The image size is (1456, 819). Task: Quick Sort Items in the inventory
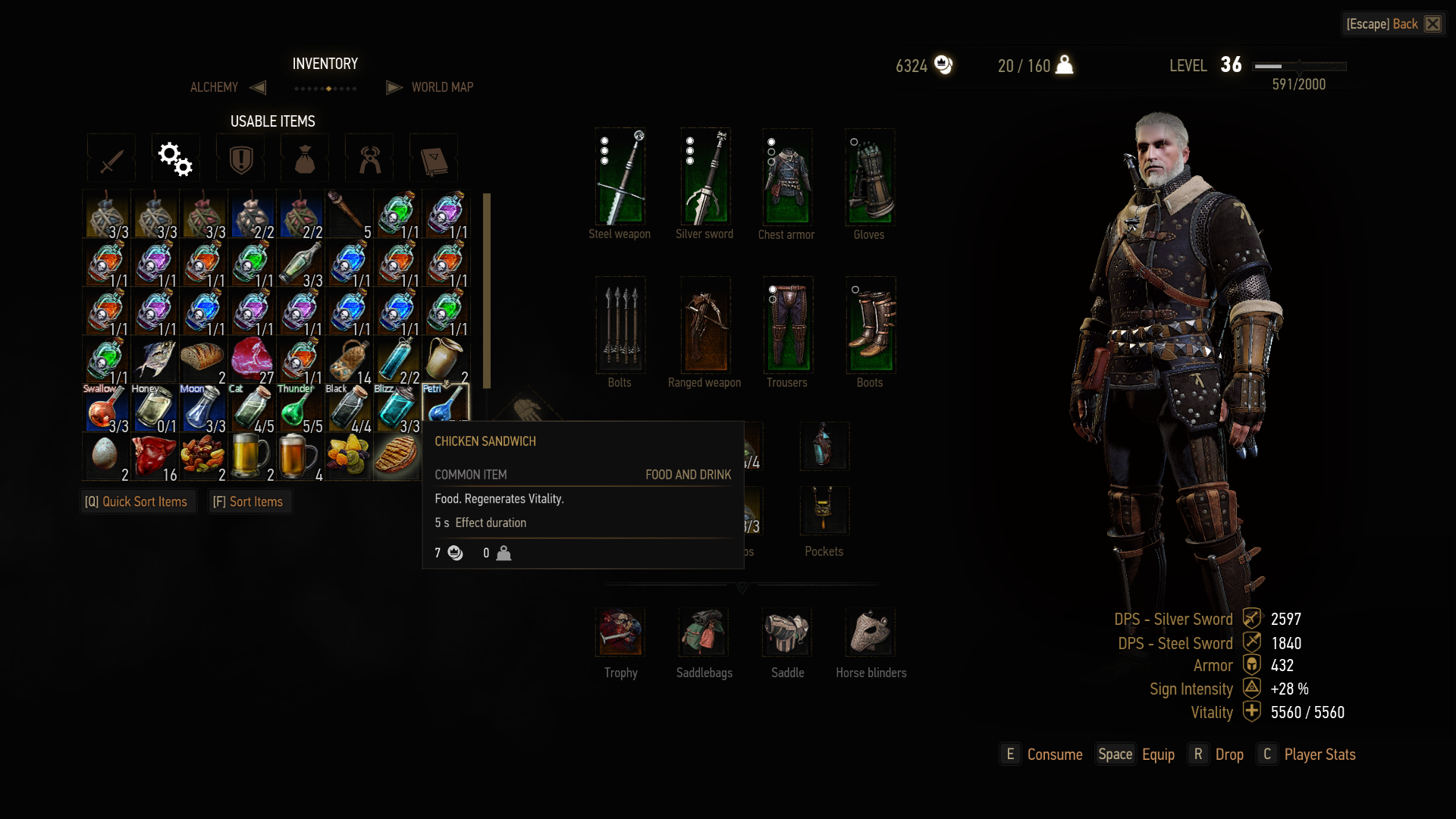pos(136,502)
